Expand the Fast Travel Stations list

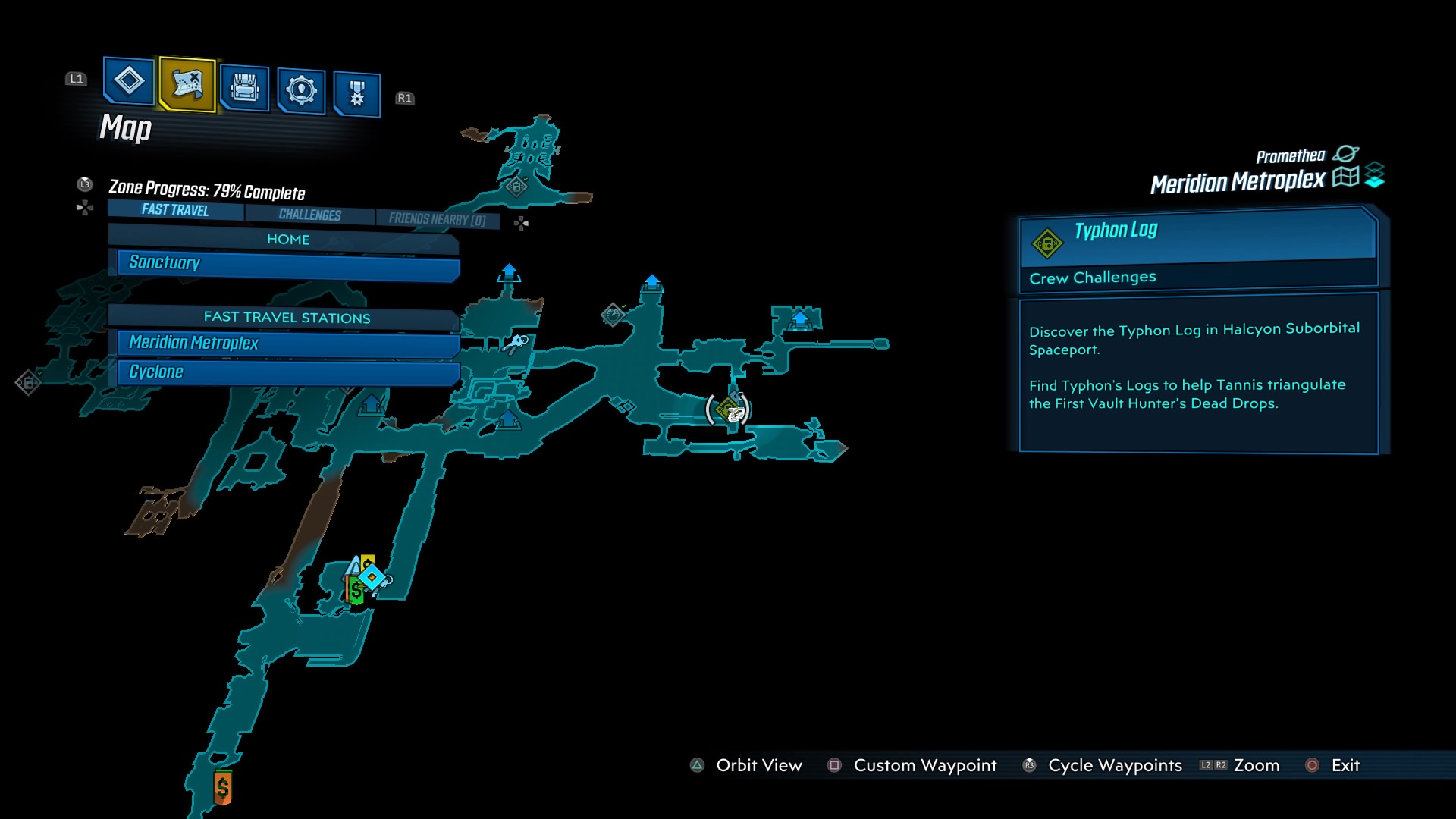(286, 318)
